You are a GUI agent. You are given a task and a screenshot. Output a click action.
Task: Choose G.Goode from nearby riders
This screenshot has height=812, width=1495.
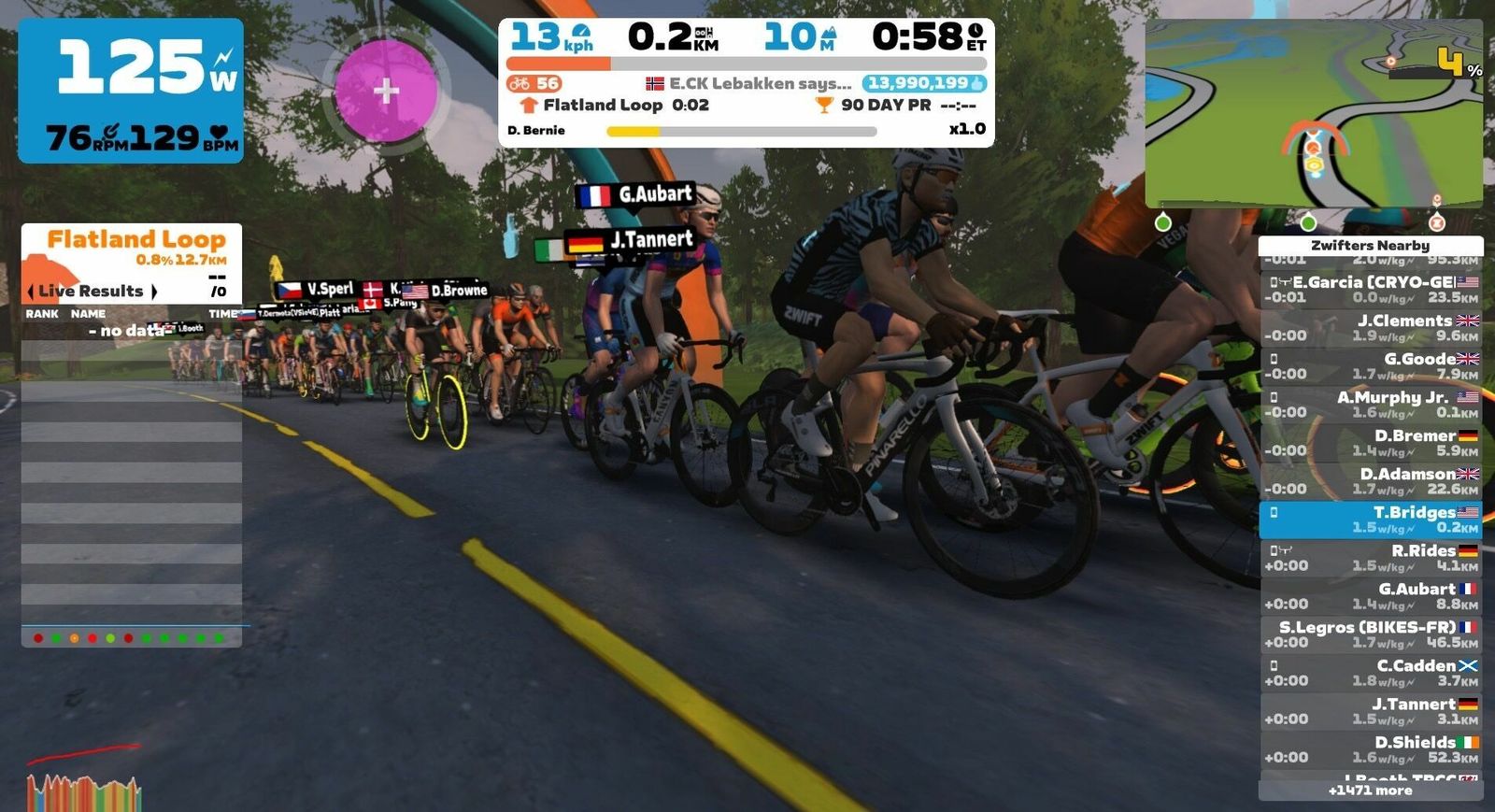tap(1370, 366)
